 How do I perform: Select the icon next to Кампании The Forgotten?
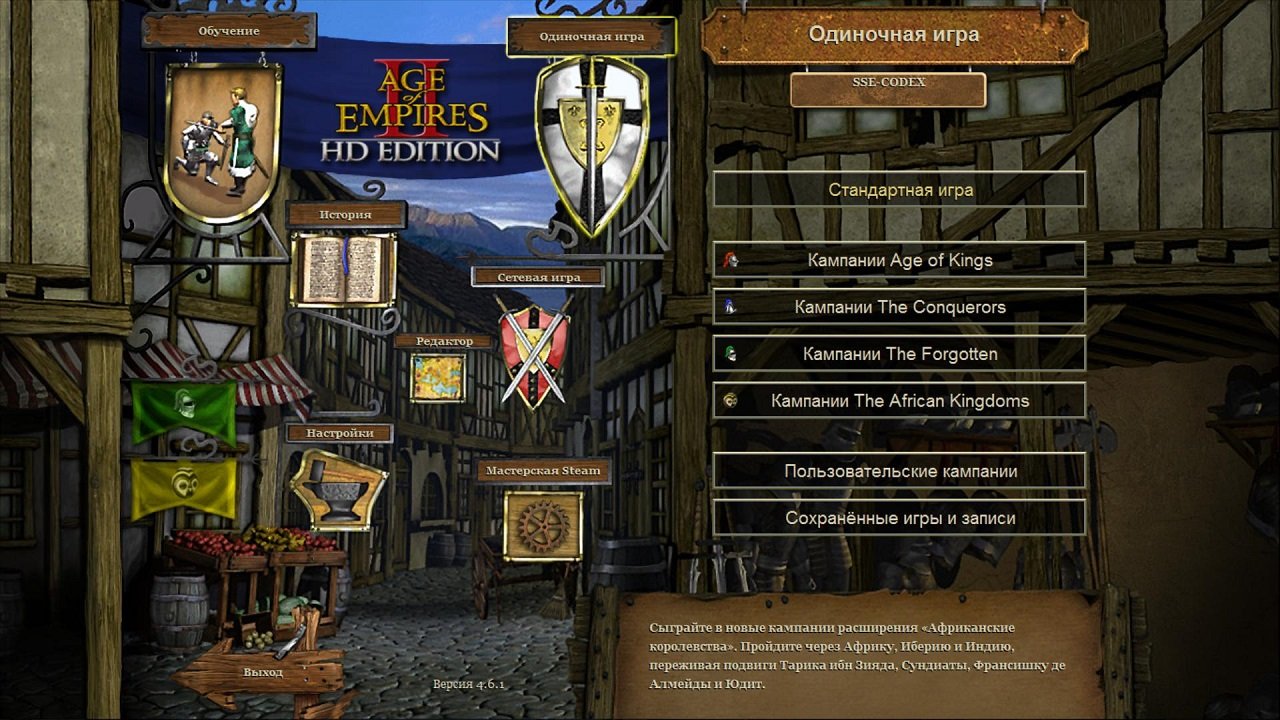coord(729,353)
